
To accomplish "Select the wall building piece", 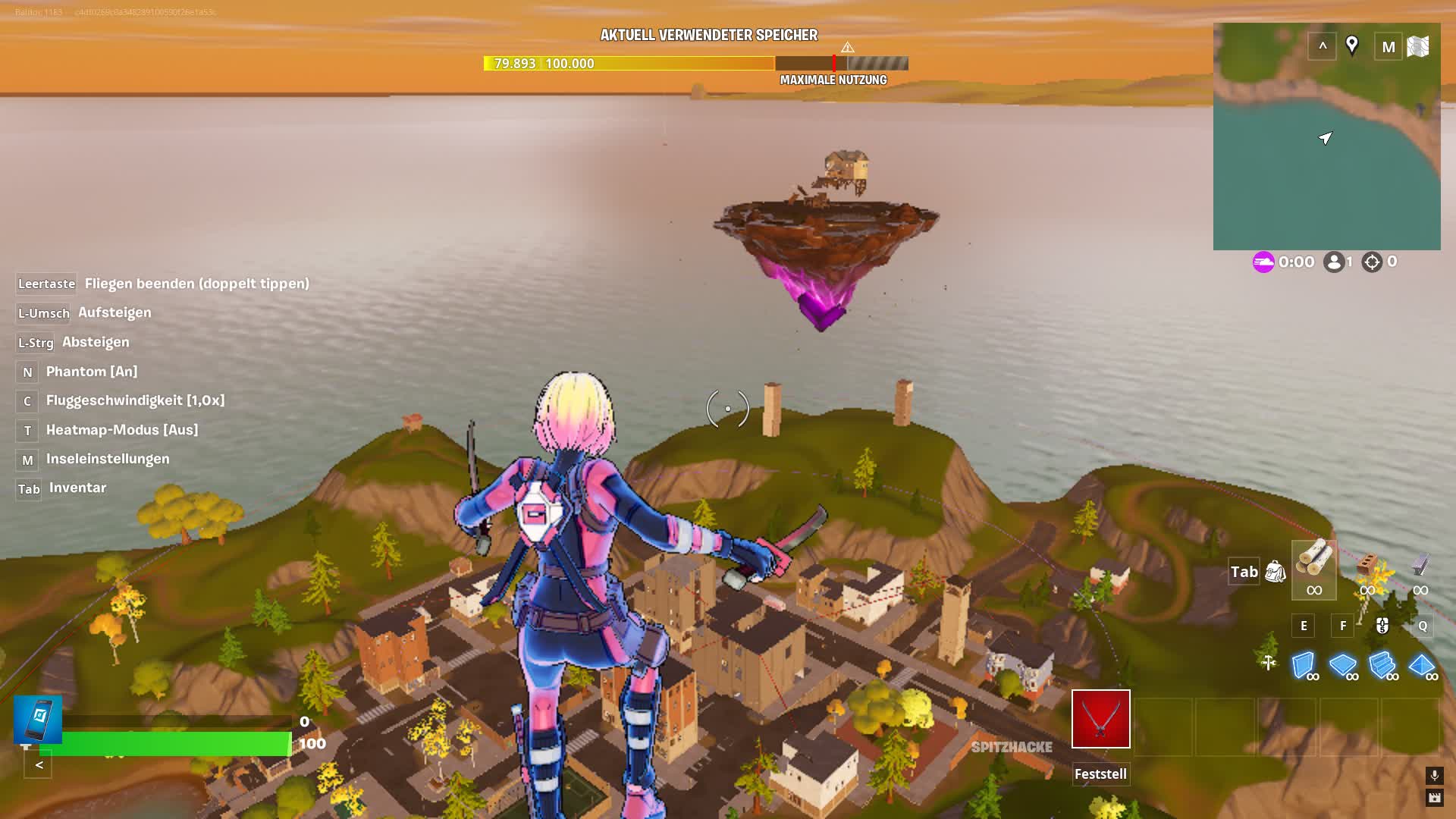I will pos(1304,665).
